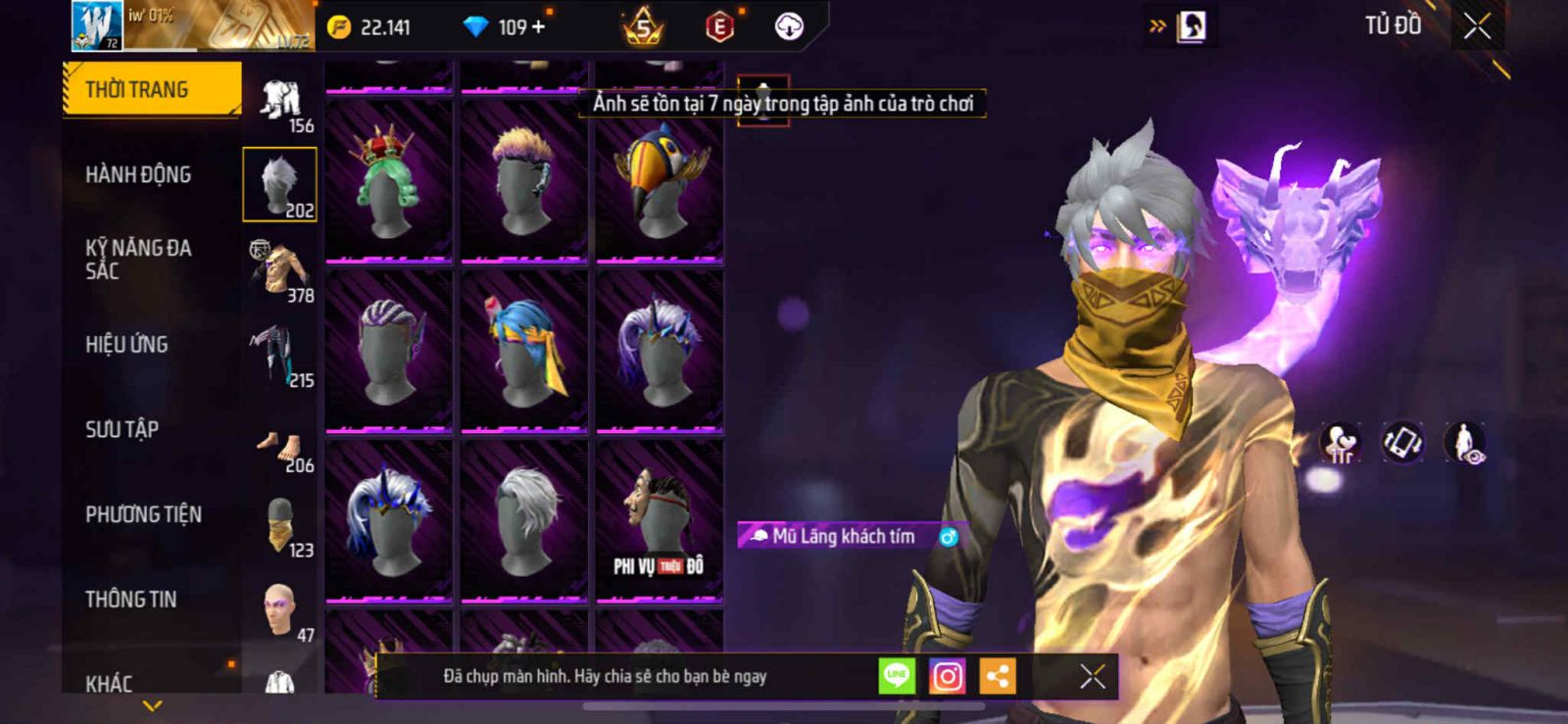Select the green curly hair with crown
1568x724 pixels.
tap(388, 181)
